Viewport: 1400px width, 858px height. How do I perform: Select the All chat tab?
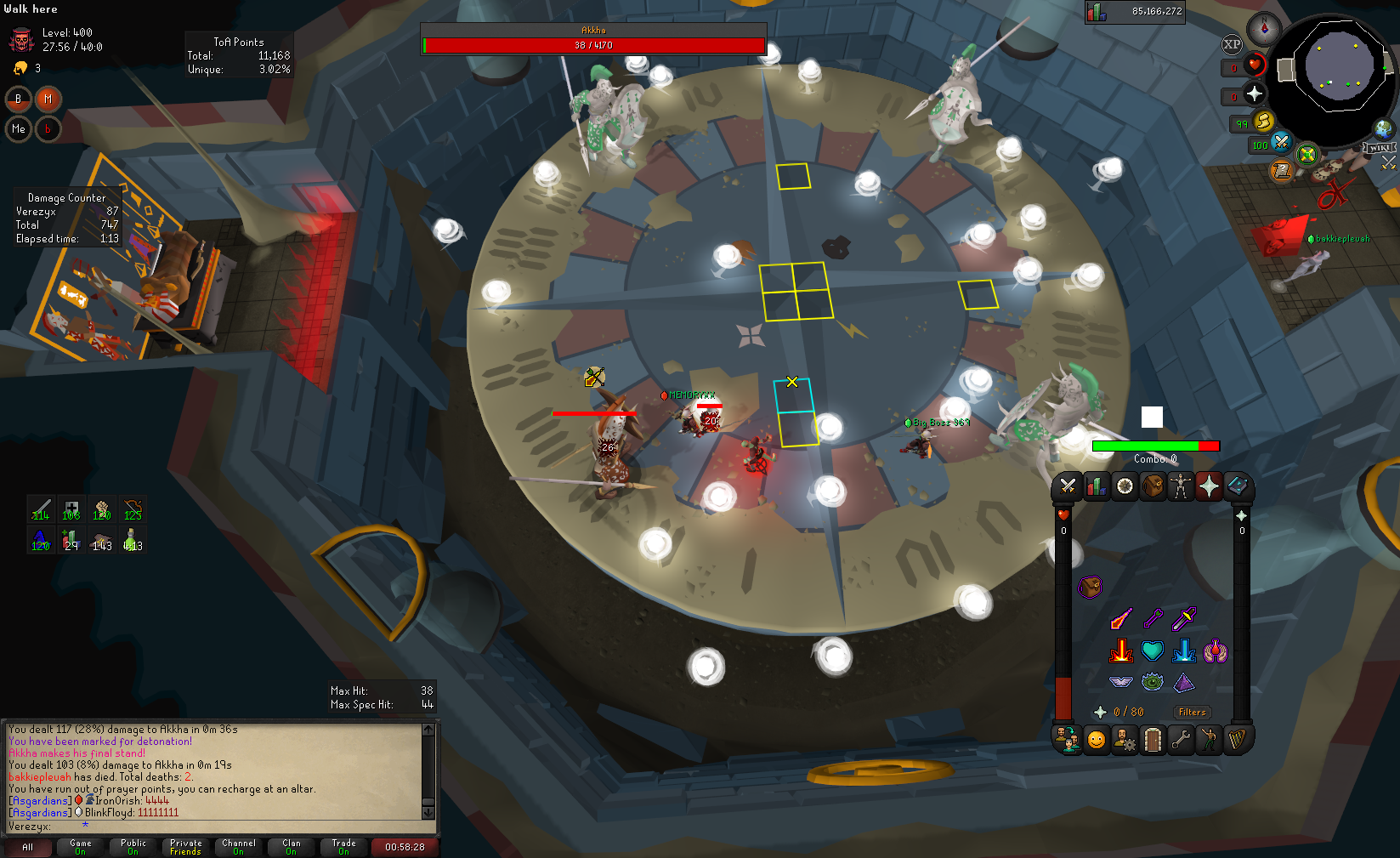click(27, 847)
